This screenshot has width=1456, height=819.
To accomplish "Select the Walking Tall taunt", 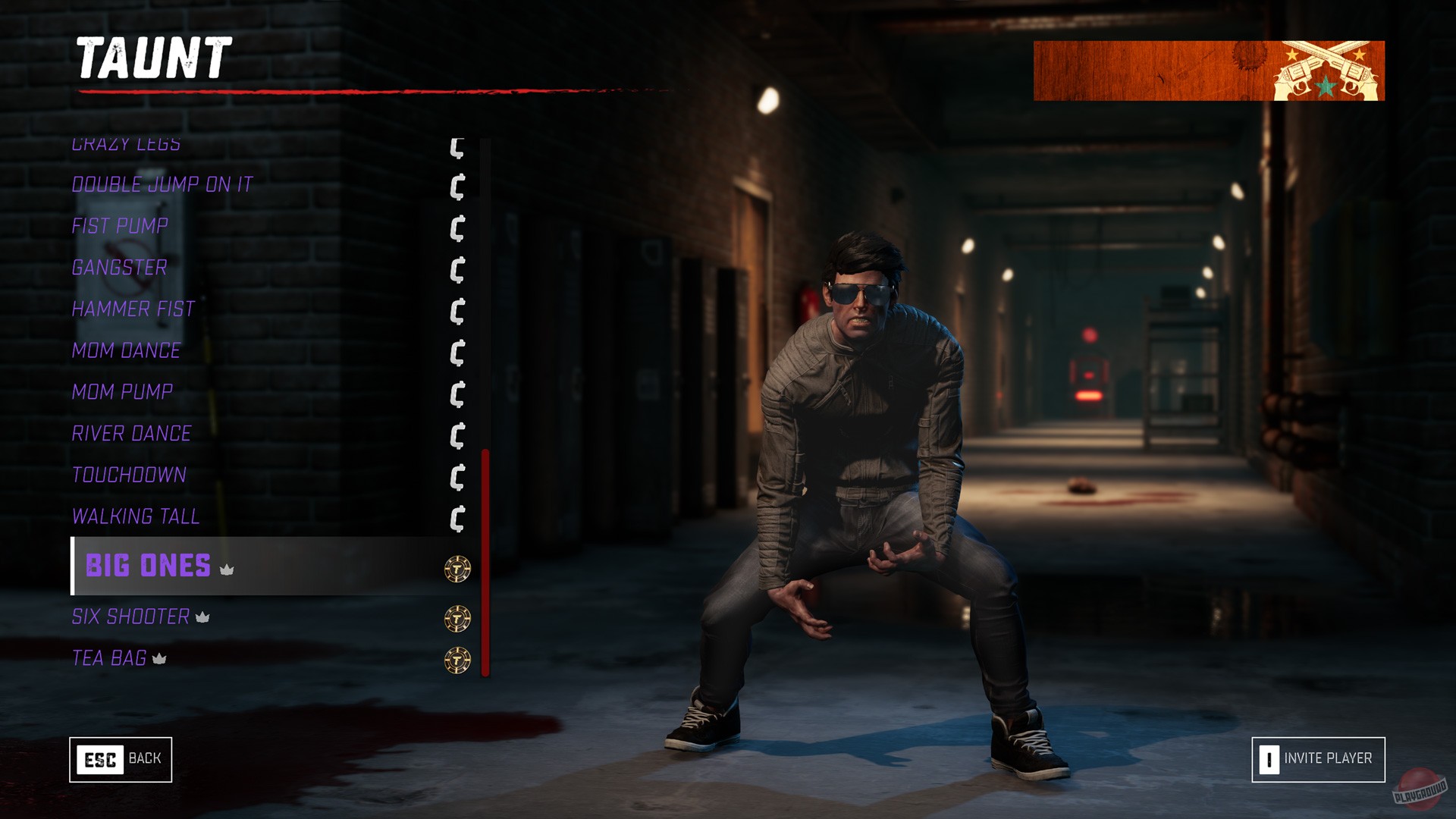I will point(135,516).
